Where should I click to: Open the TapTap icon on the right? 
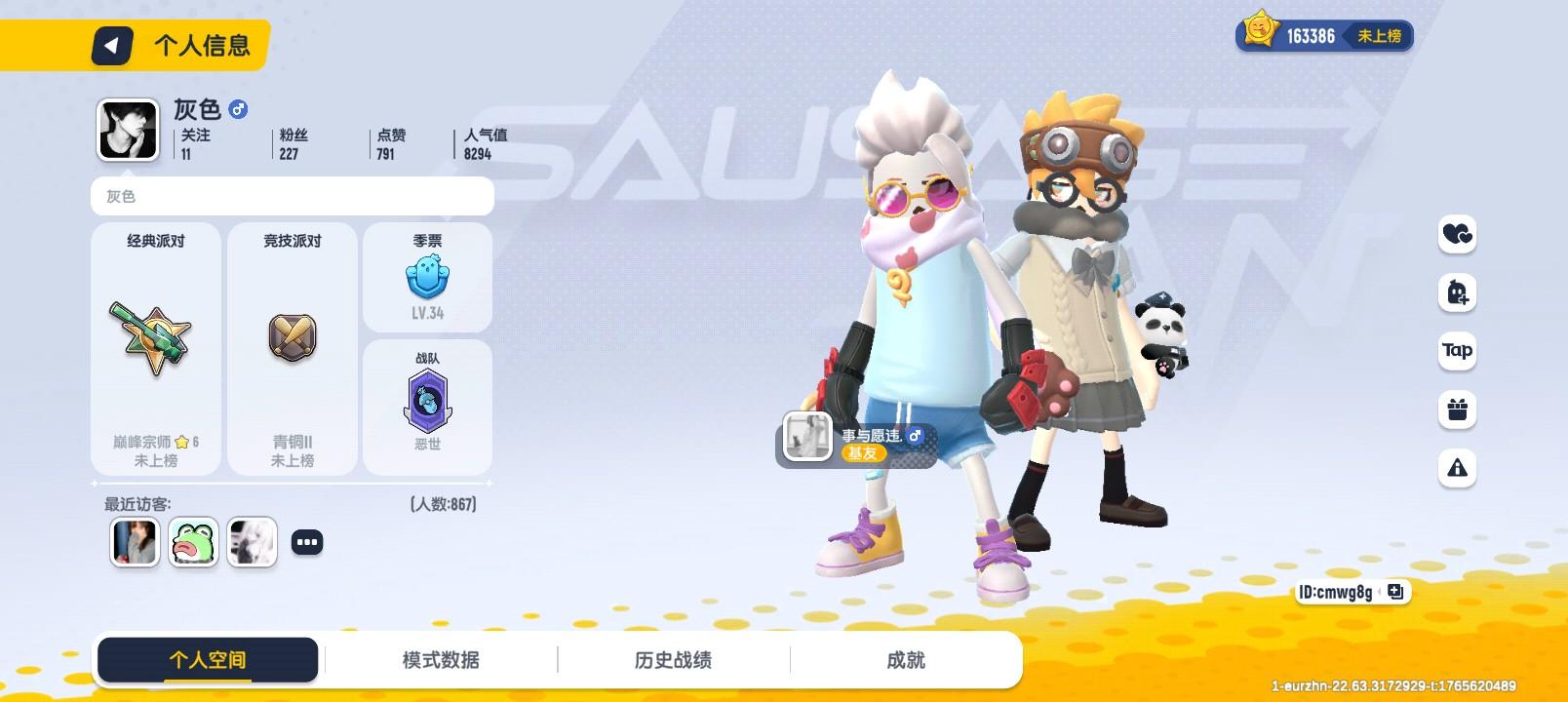1457,352
